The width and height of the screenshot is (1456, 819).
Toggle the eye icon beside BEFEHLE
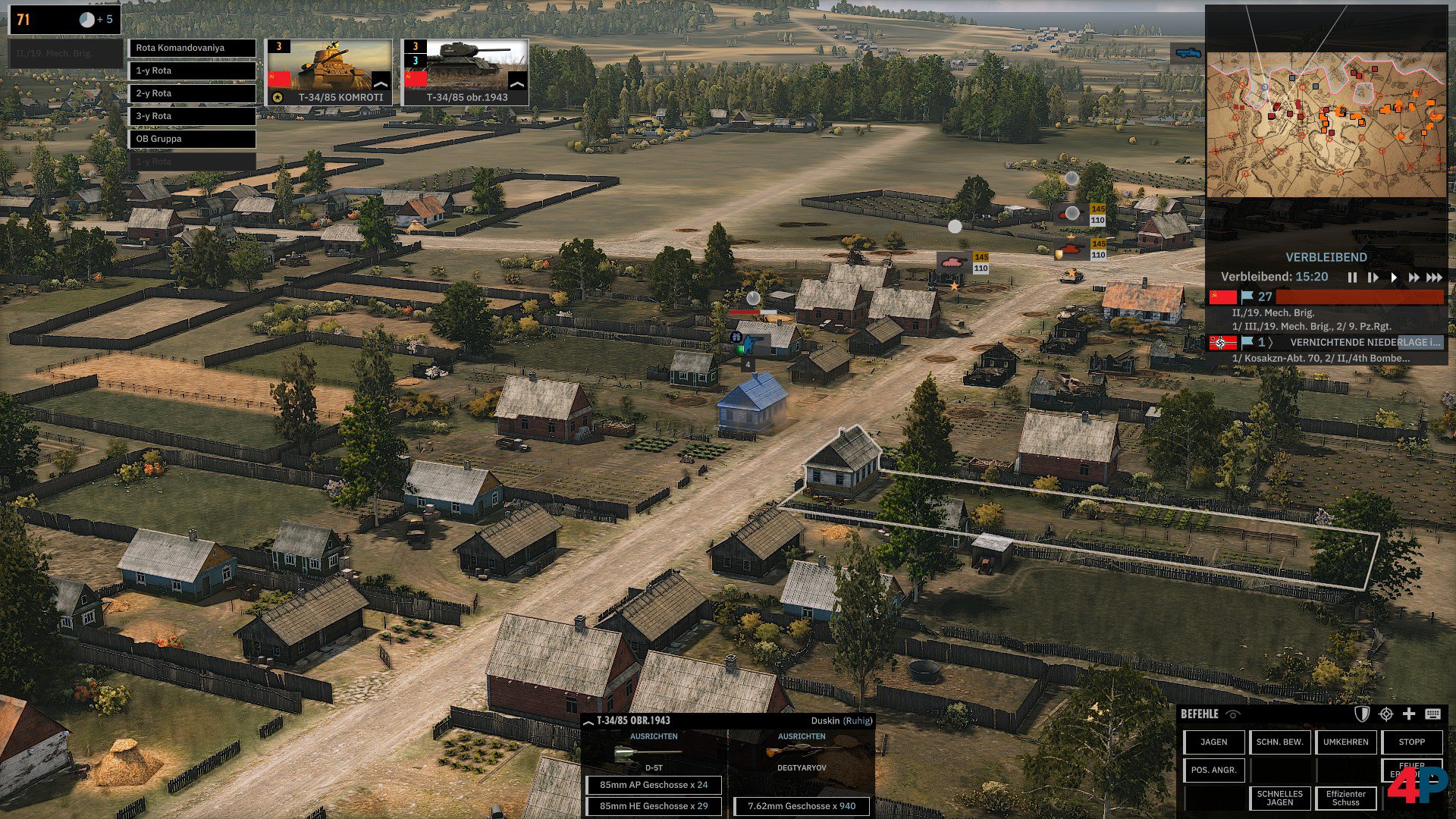pos(1234,714)
